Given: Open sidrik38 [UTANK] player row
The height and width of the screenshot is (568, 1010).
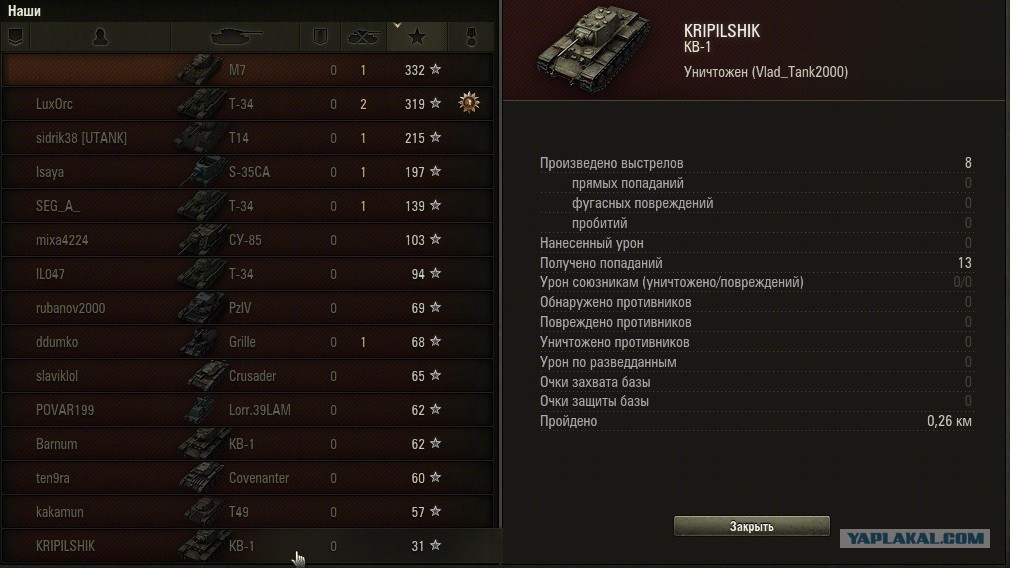Looking at the screenshot, I should pyautogui.click(x=248, y=138).
